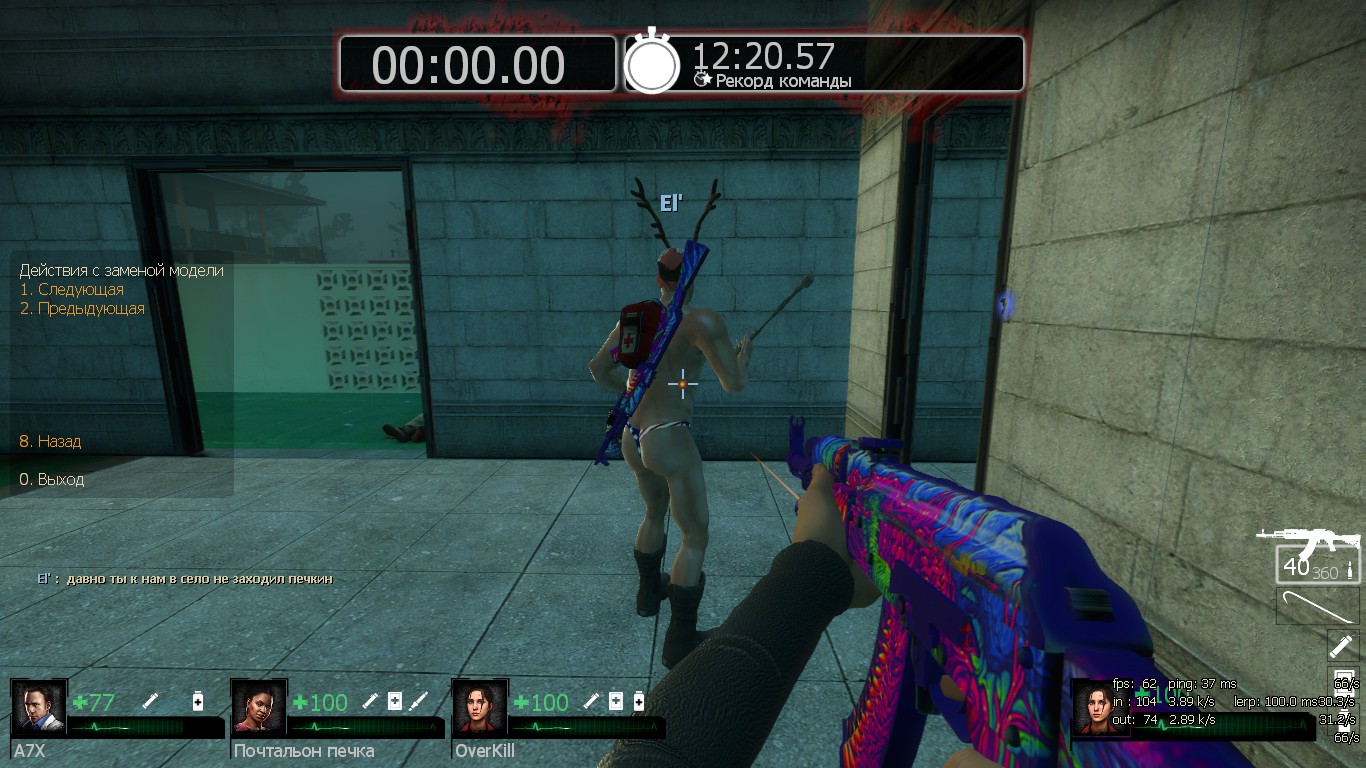The height and width of the screenshot is (768, 1366).
Task: Click OverKill's teammate portrait
Action: click(x=480, y=707)
